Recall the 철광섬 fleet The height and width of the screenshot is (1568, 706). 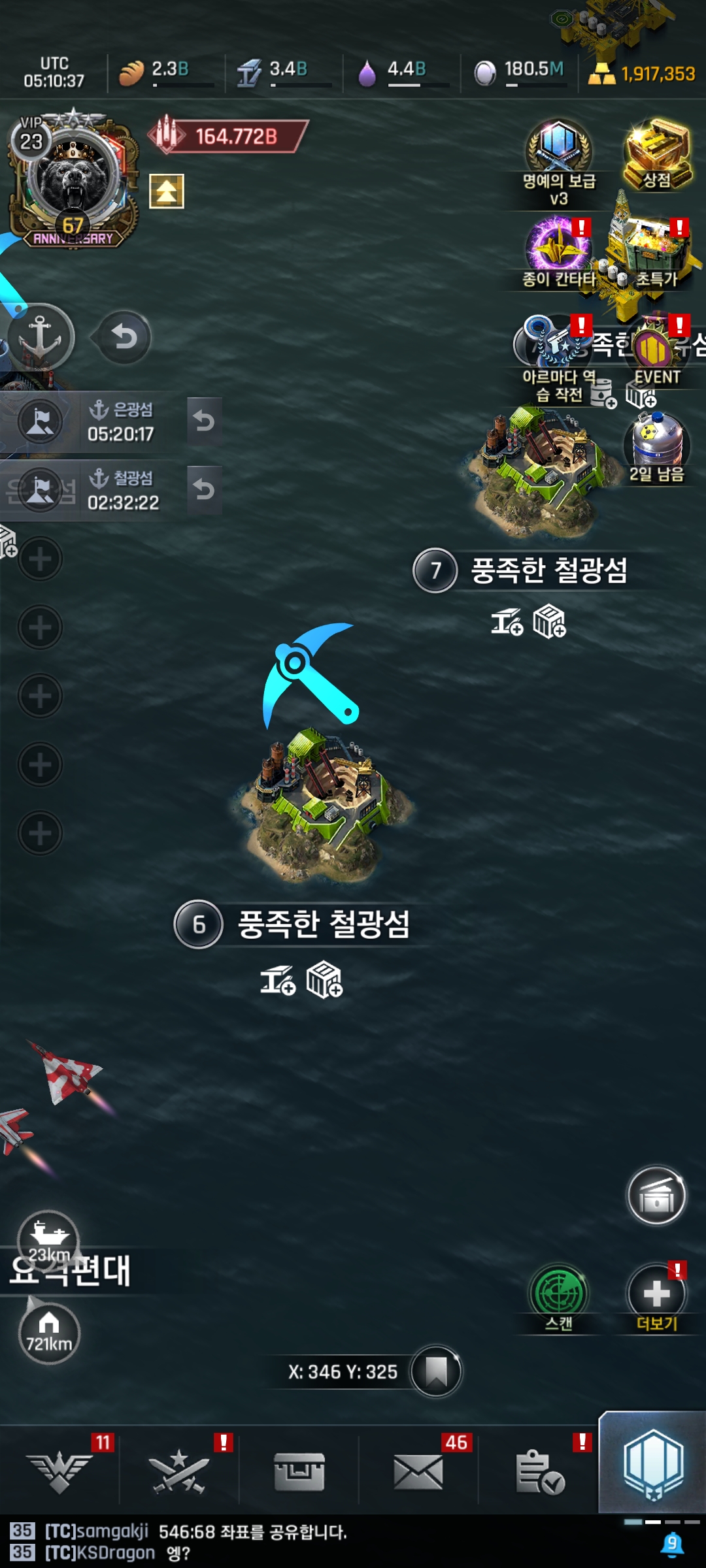pos(204,490)
